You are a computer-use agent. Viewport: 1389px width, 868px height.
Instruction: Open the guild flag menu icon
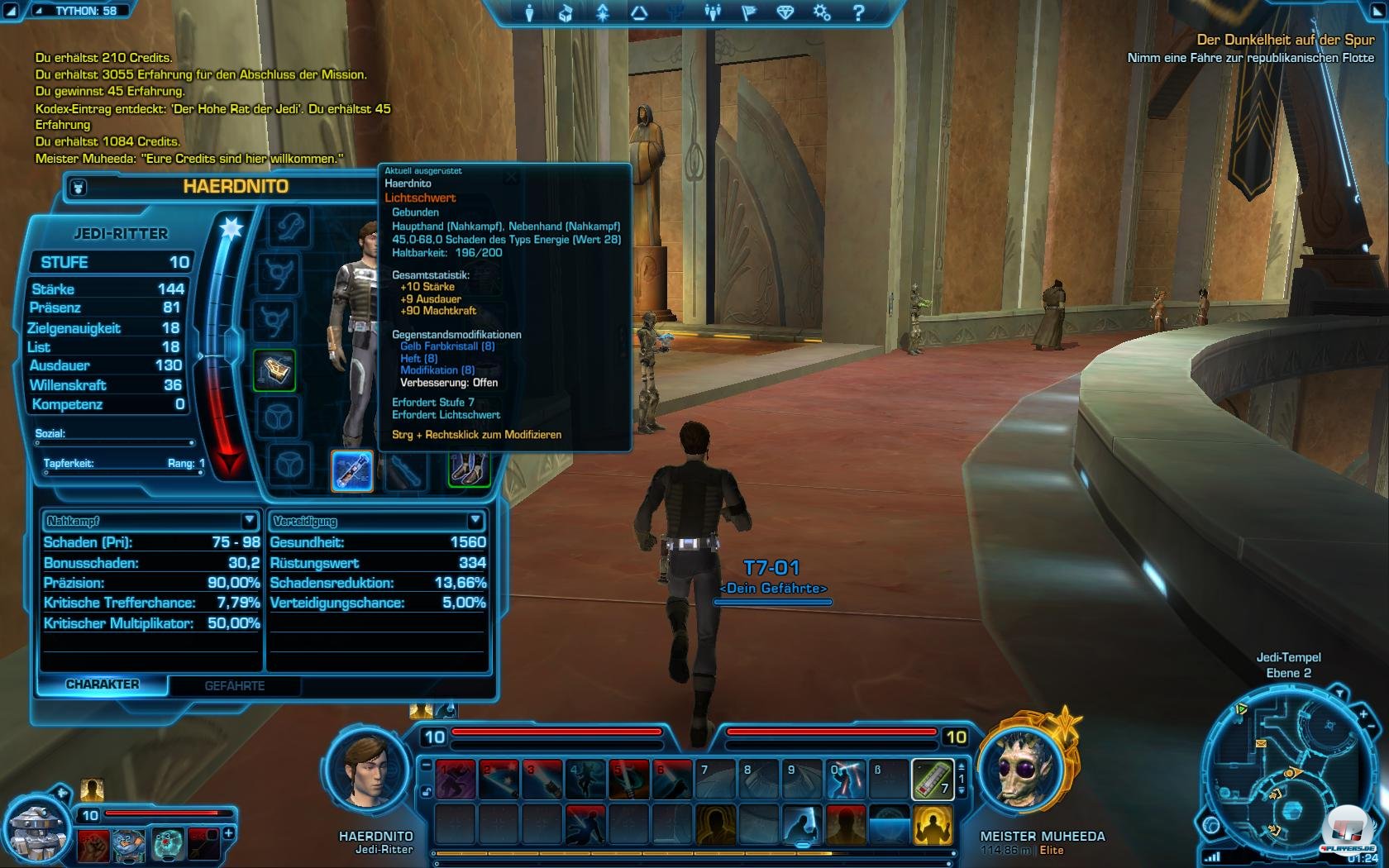(x=749, y=12)
